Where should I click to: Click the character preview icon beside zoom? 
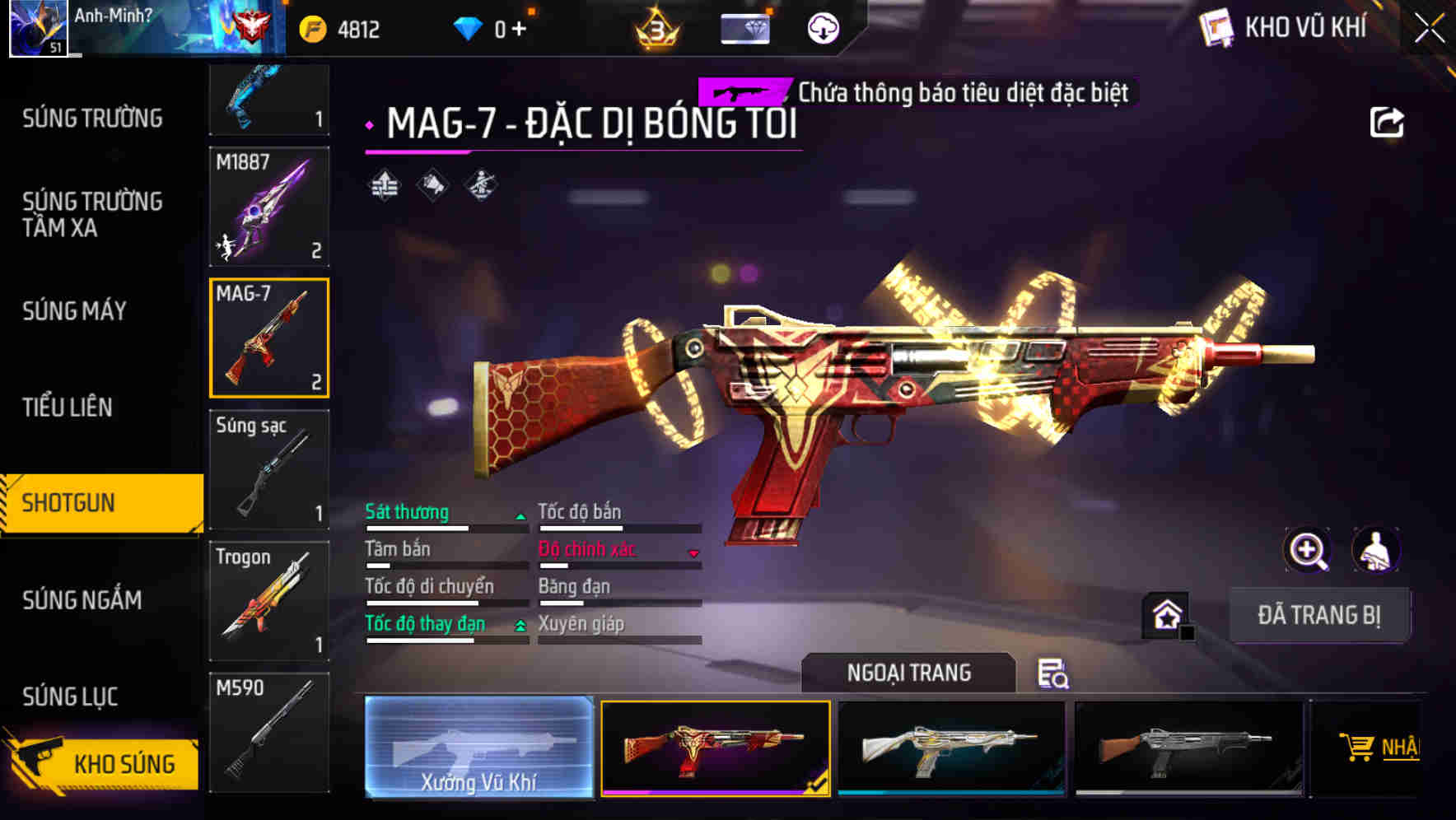[x=1376, y=550]
